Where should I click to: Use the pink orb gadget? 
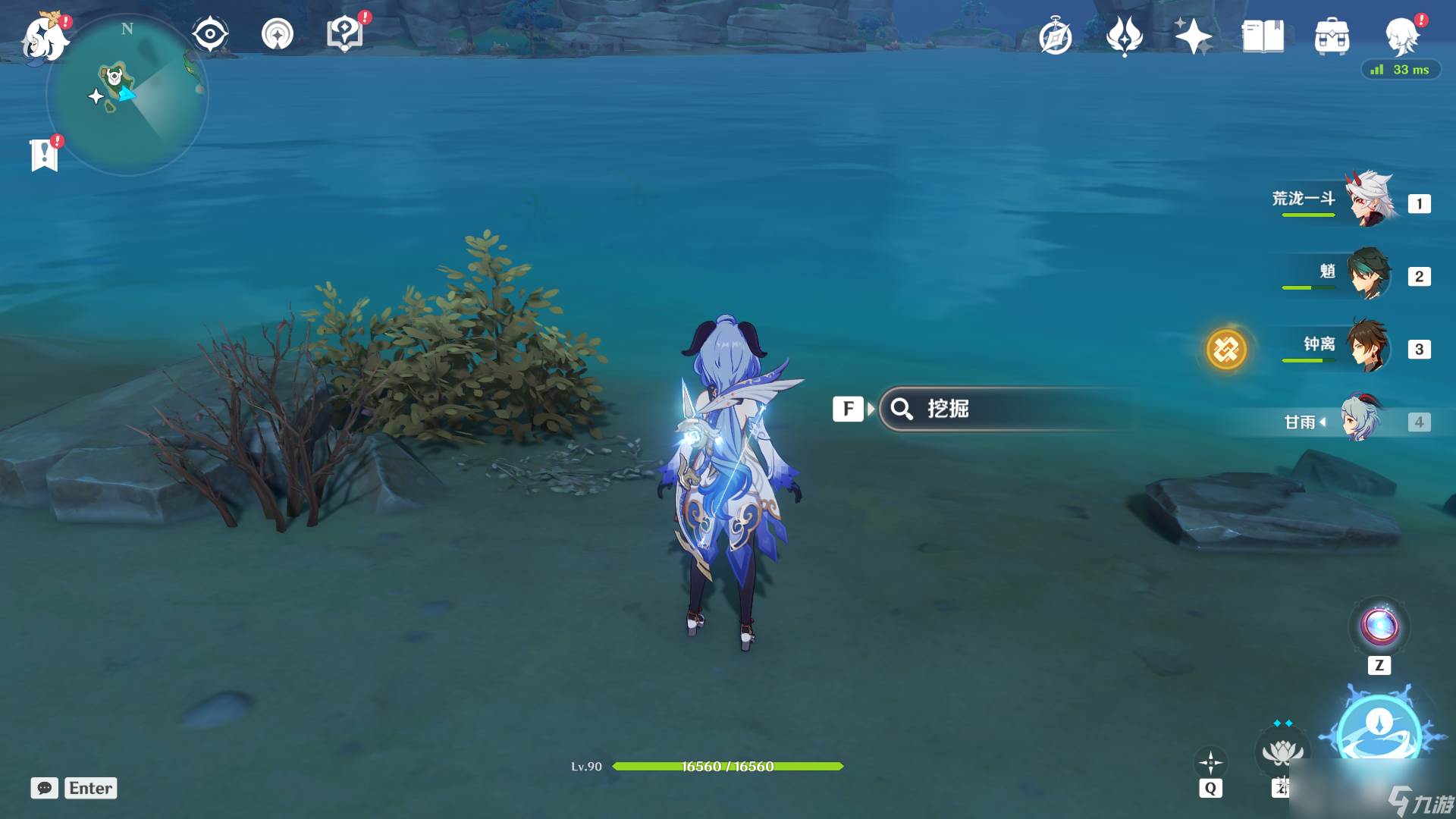pos(1379,626)
